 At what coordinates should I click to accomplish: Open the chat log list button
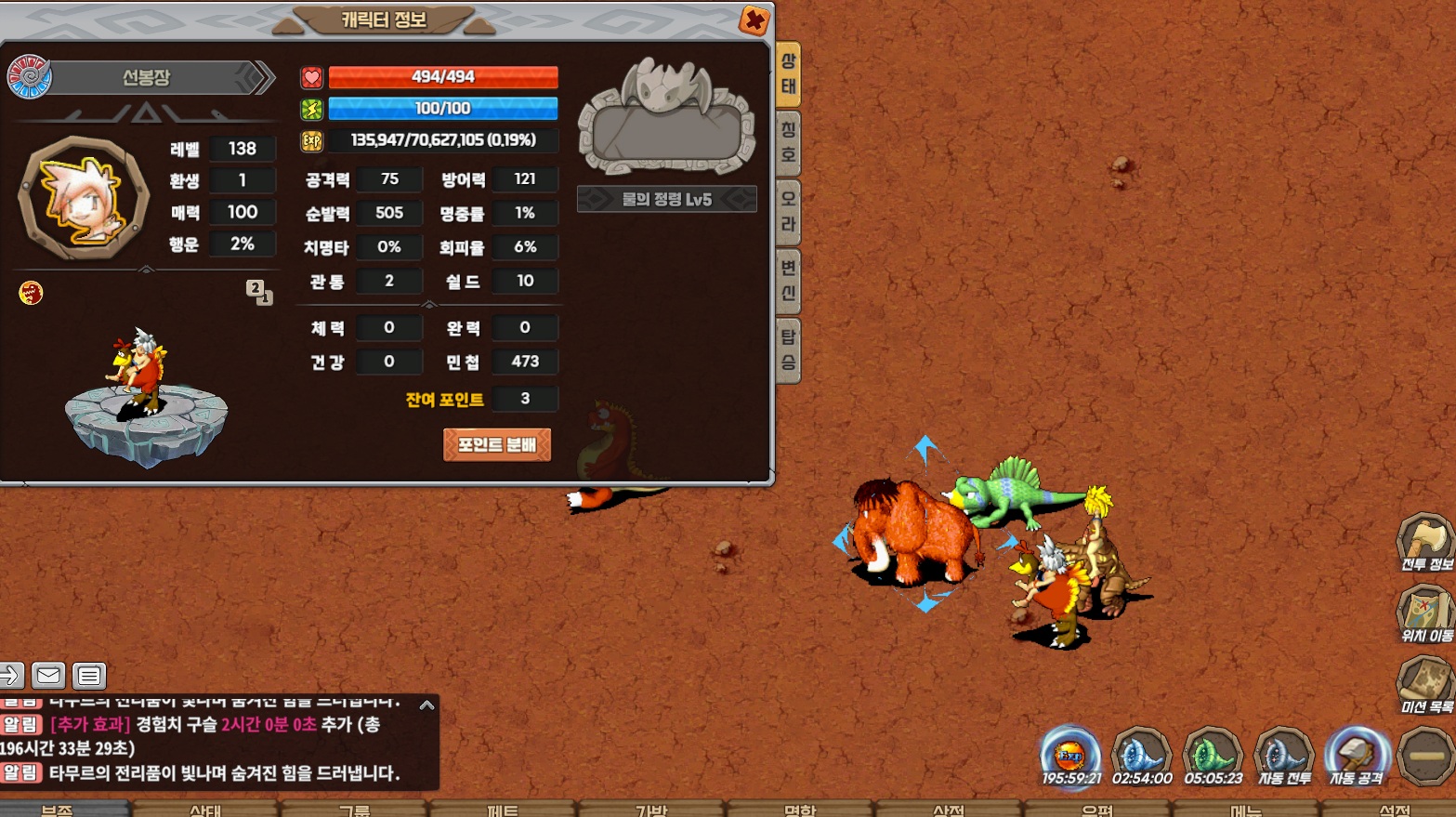89,676
